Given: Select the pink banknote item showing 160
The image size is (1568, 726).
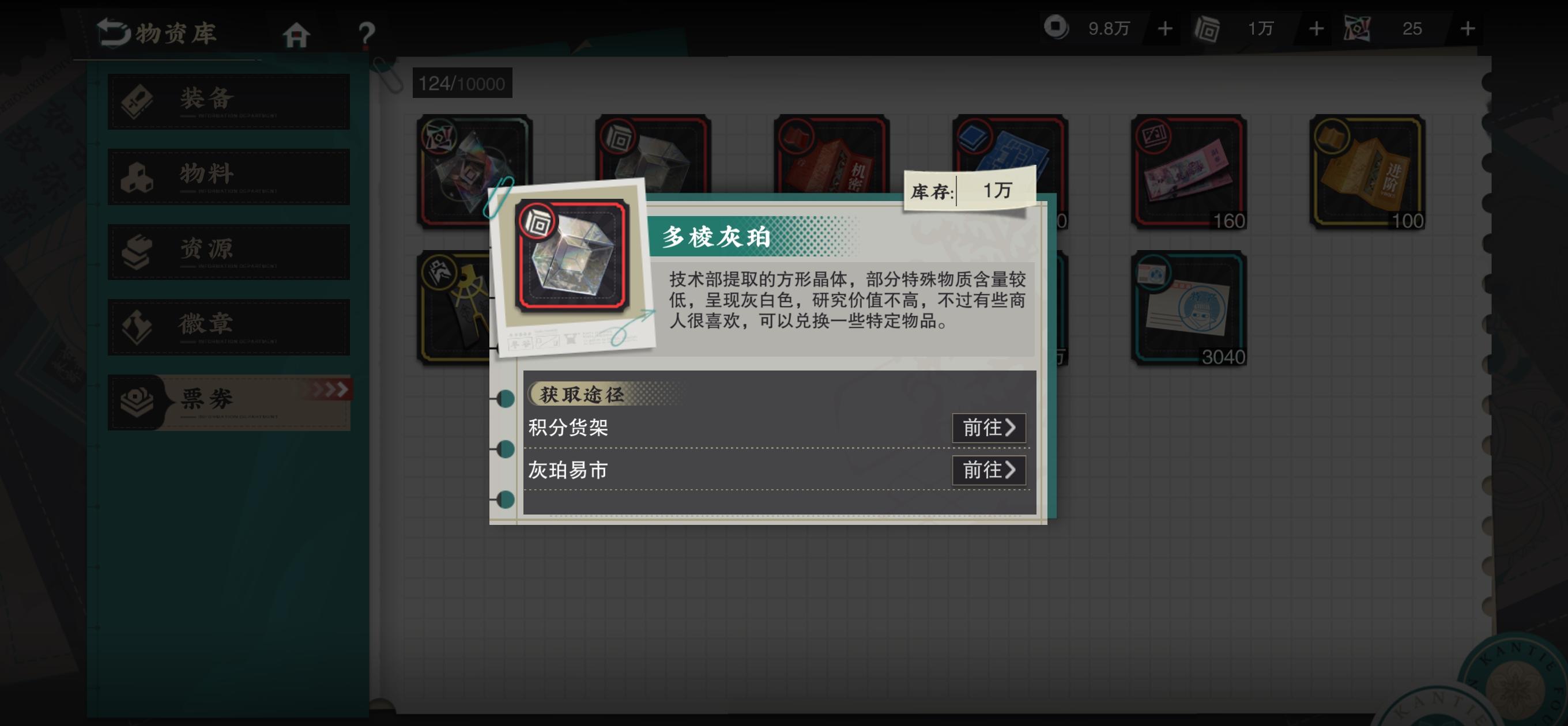Looking at the screenshot, I should pos(1188,172).
